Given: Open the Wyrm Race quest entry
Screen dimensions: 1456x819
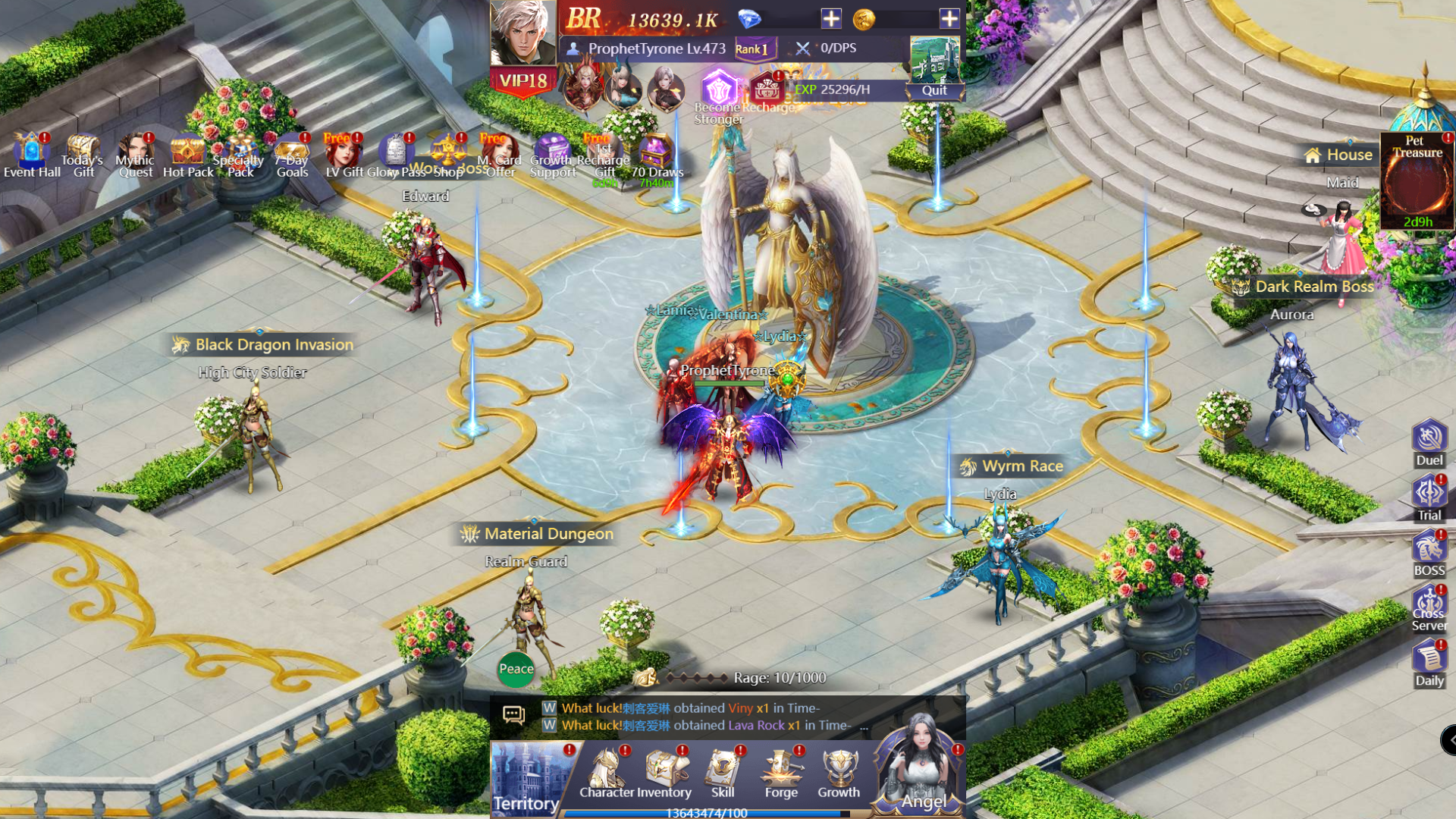Looking at the screenshot, I should [x=1012, y=466].
